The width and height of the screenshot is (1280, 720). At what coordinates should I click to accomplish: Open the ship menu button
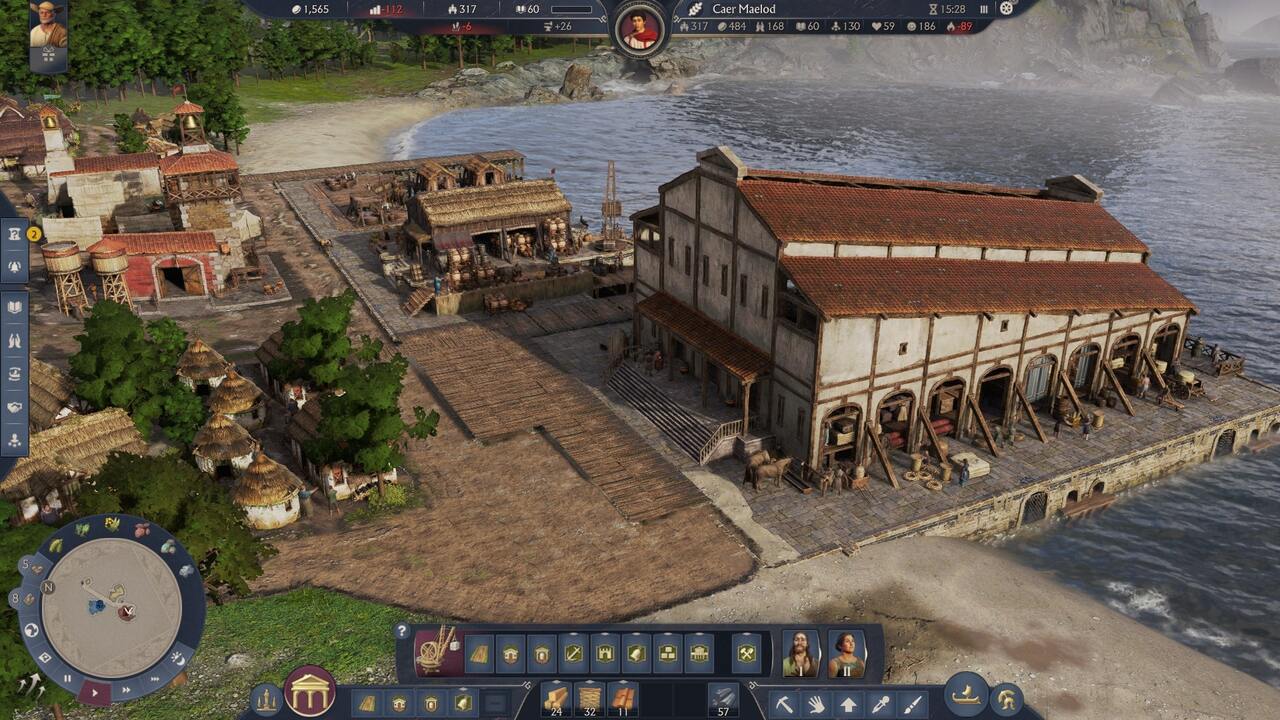(966, 694)
